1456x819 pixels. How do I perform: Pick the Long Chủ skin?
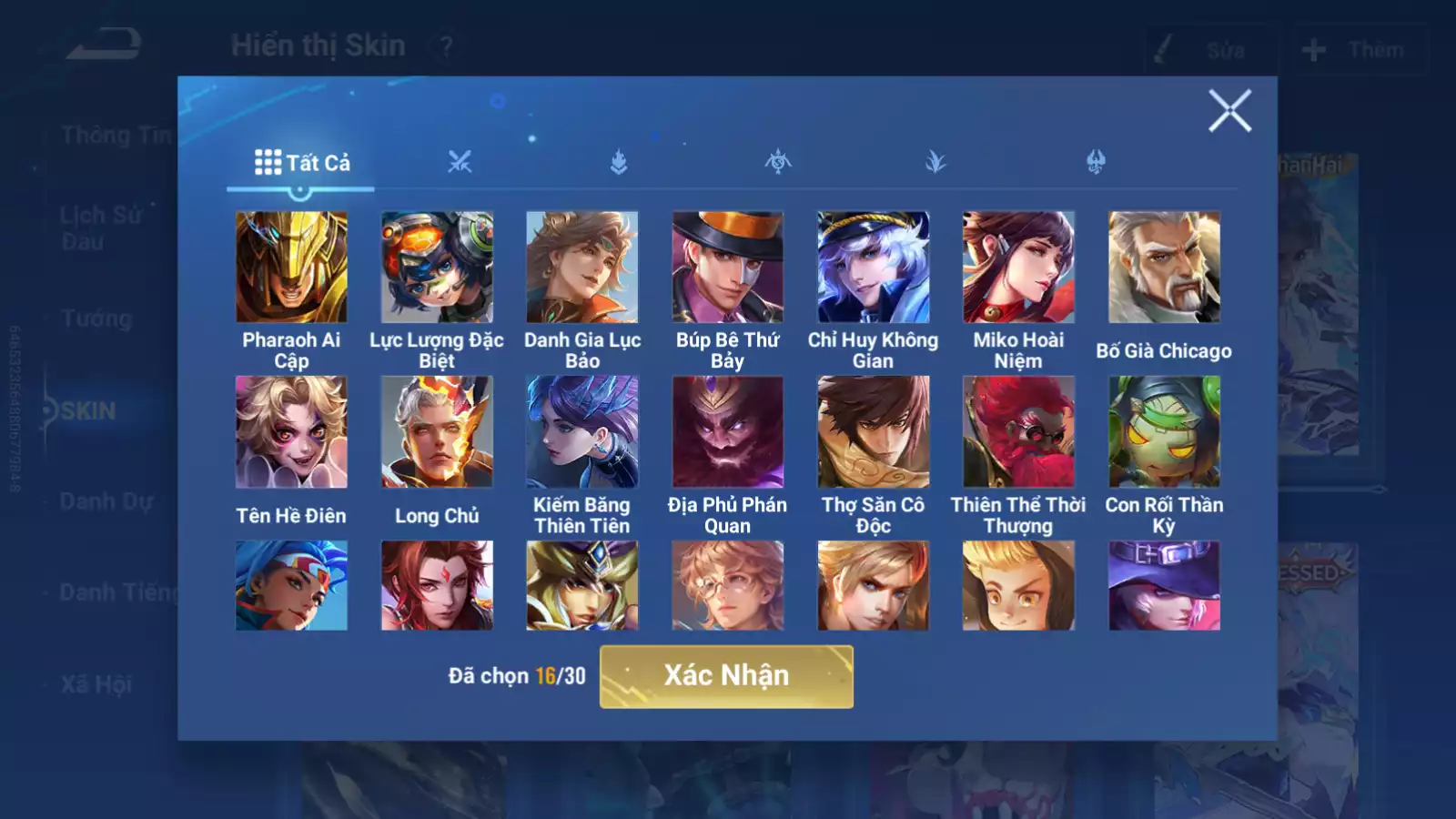click(437, 432)
